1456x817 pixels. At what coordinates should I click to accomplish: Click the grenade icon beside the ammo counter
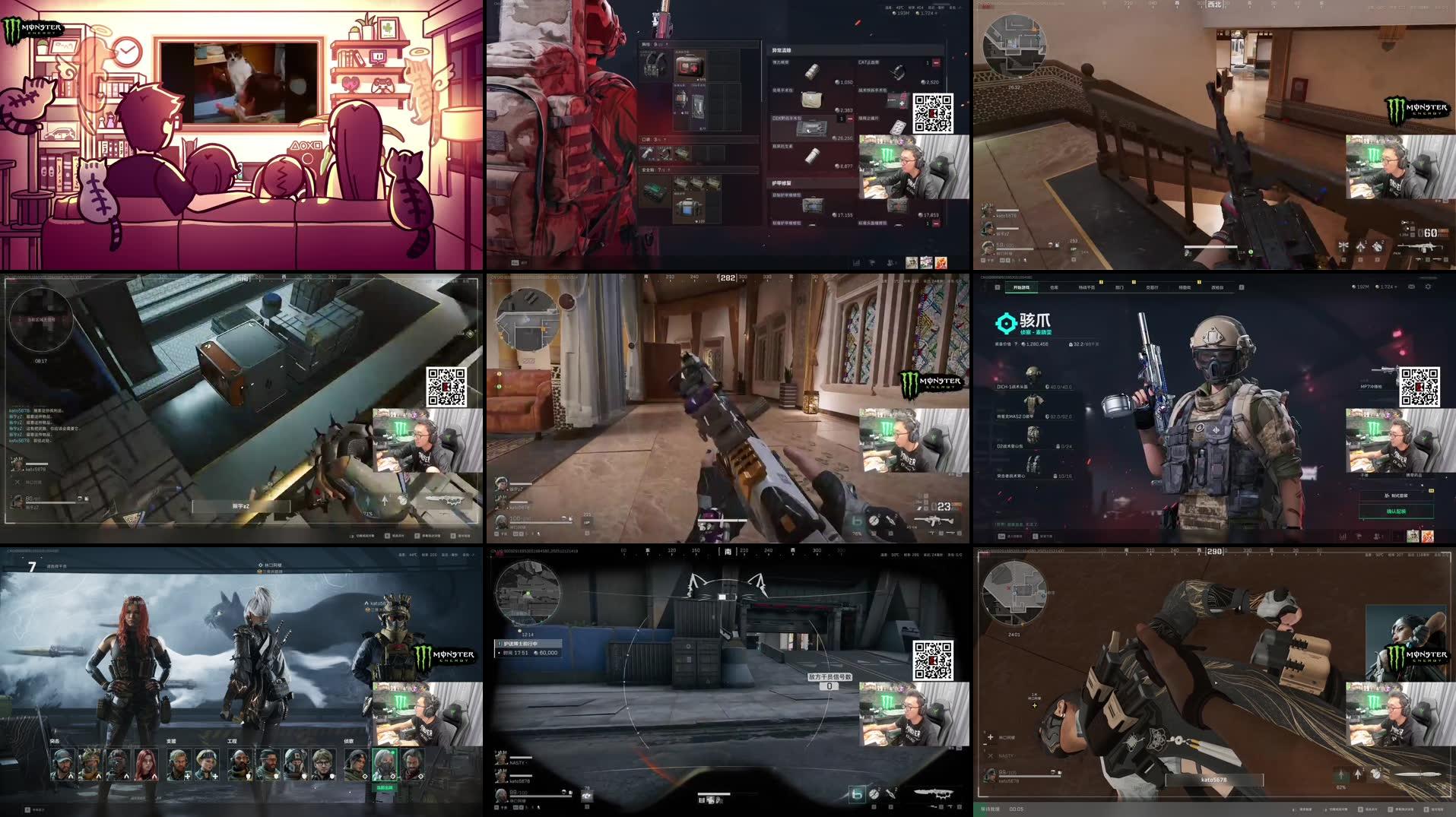pyautogui.click(x=874, y=521)
